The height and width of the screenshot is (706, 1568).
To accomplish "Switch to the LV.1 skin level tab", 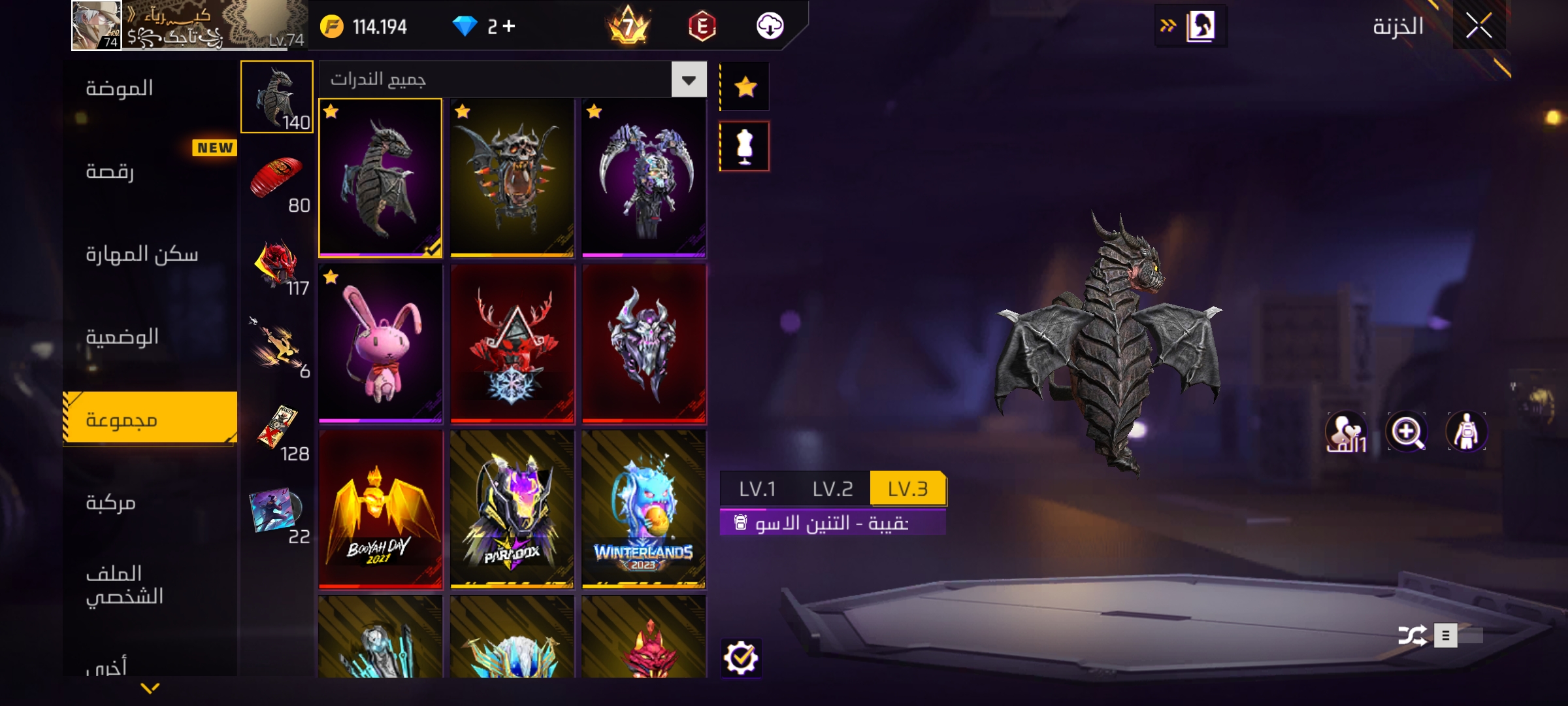I will point(757,489).
